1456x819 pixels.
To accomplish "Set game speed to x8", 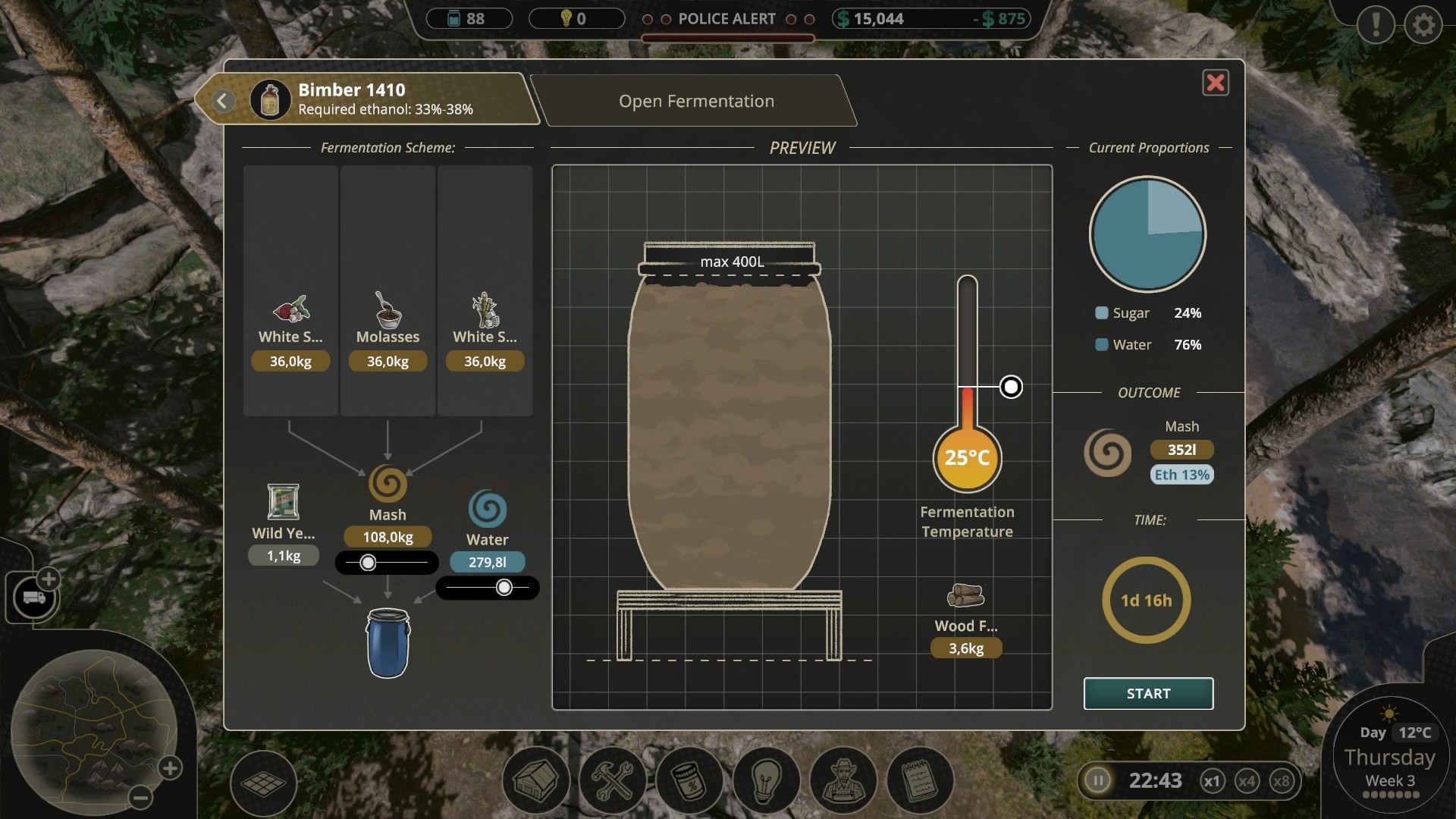I will 1282,781.
